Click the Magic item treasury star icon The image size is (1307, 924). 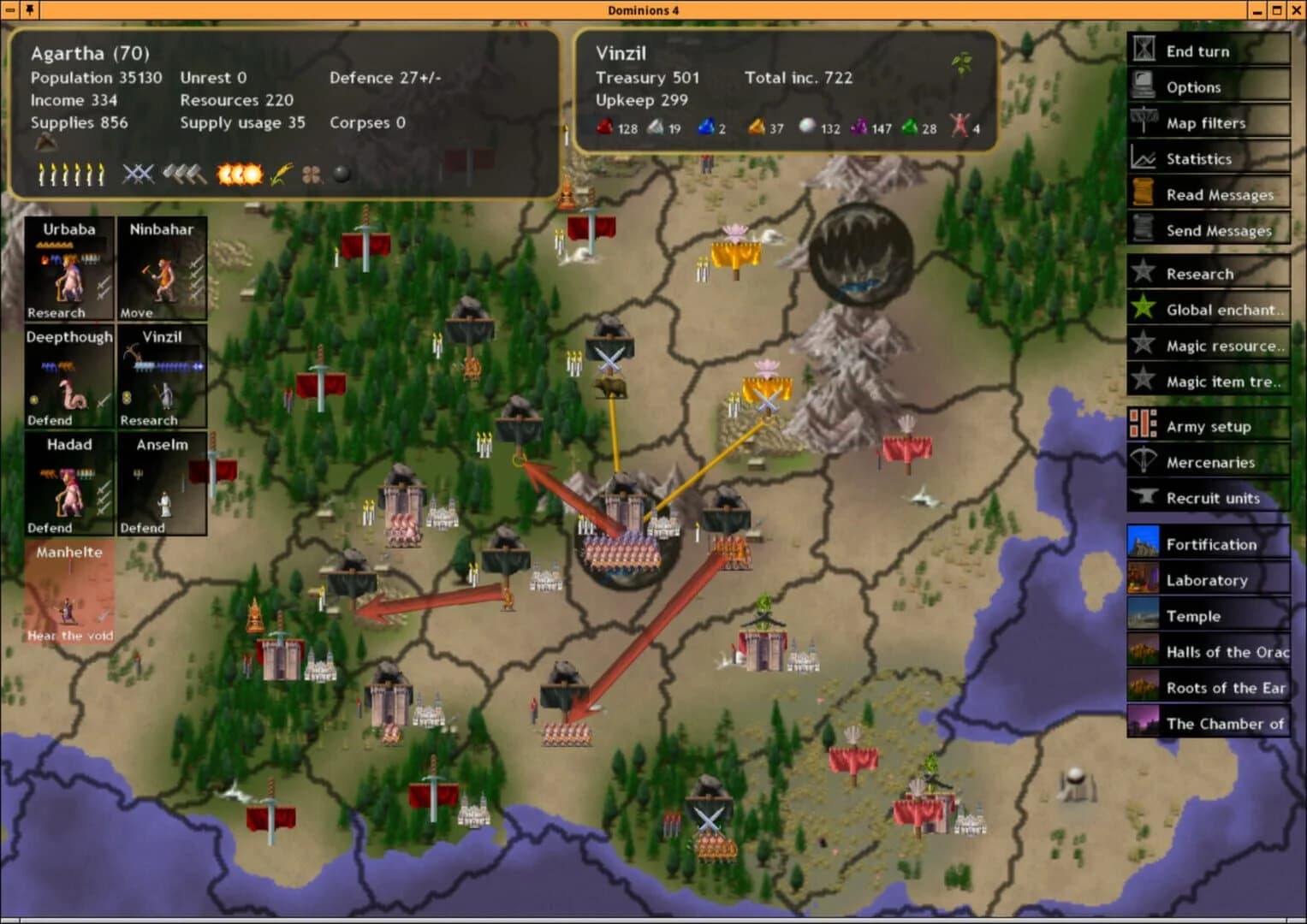(1143, 381)
